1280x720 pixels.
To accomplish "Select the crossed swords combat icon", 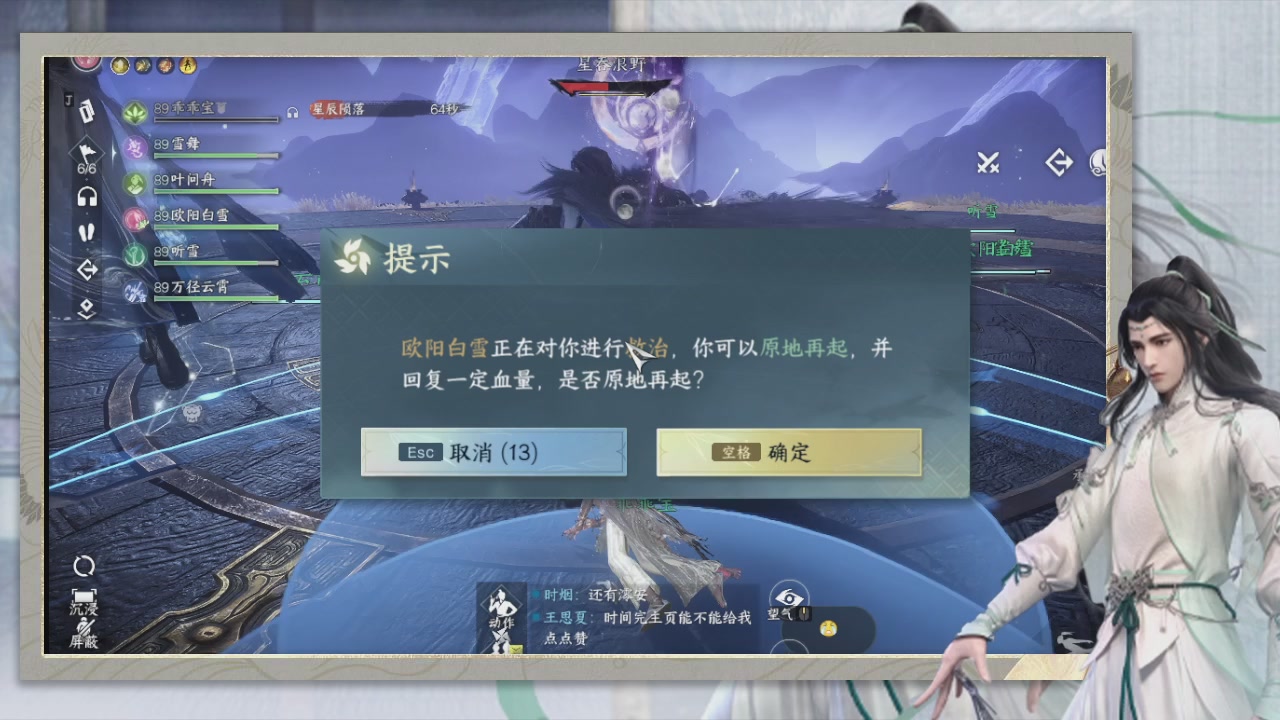I will (x=988, y=162).
